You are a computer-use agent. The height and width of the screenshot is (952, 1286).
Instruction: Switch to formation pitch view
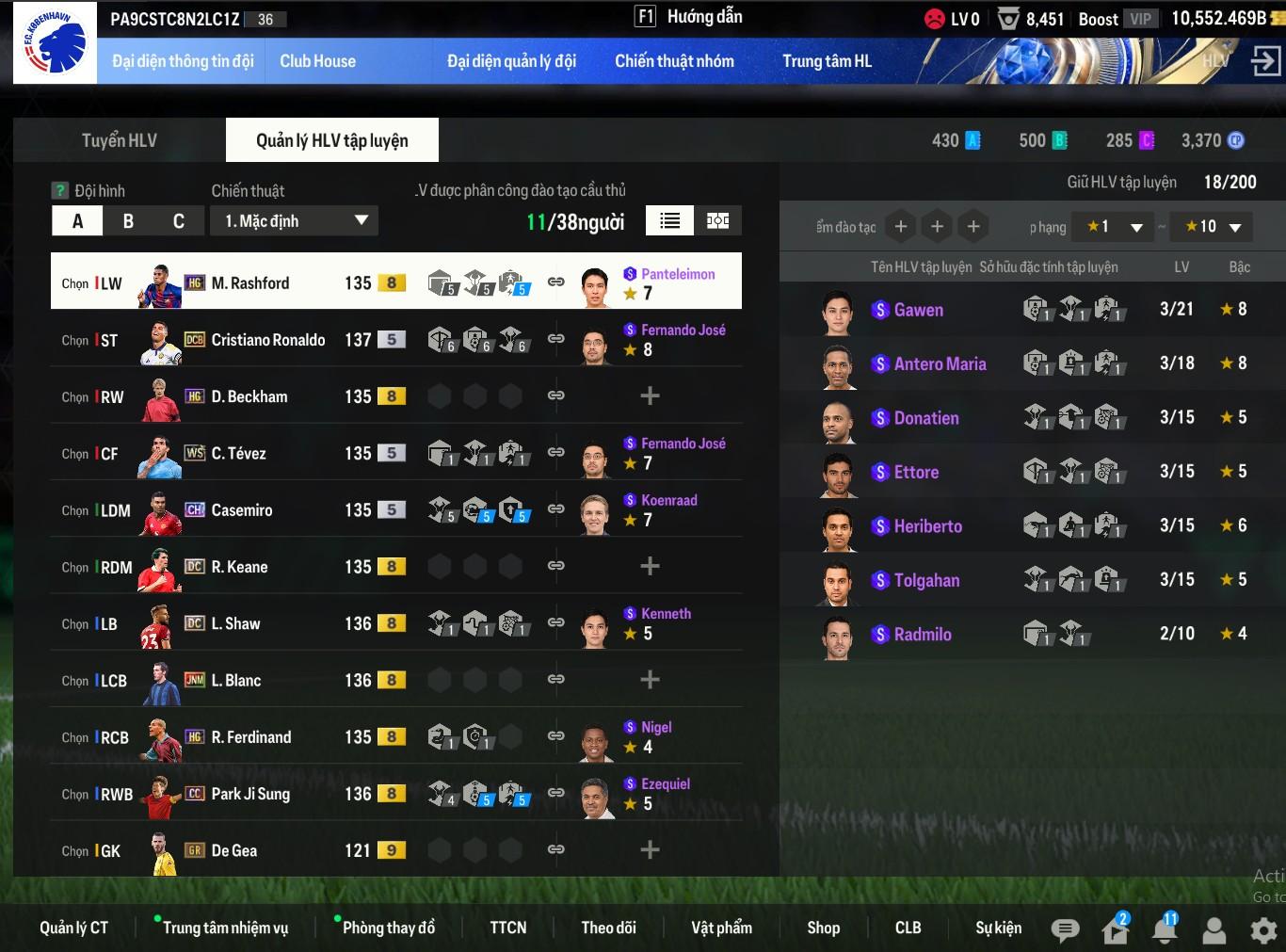[718, 220]
